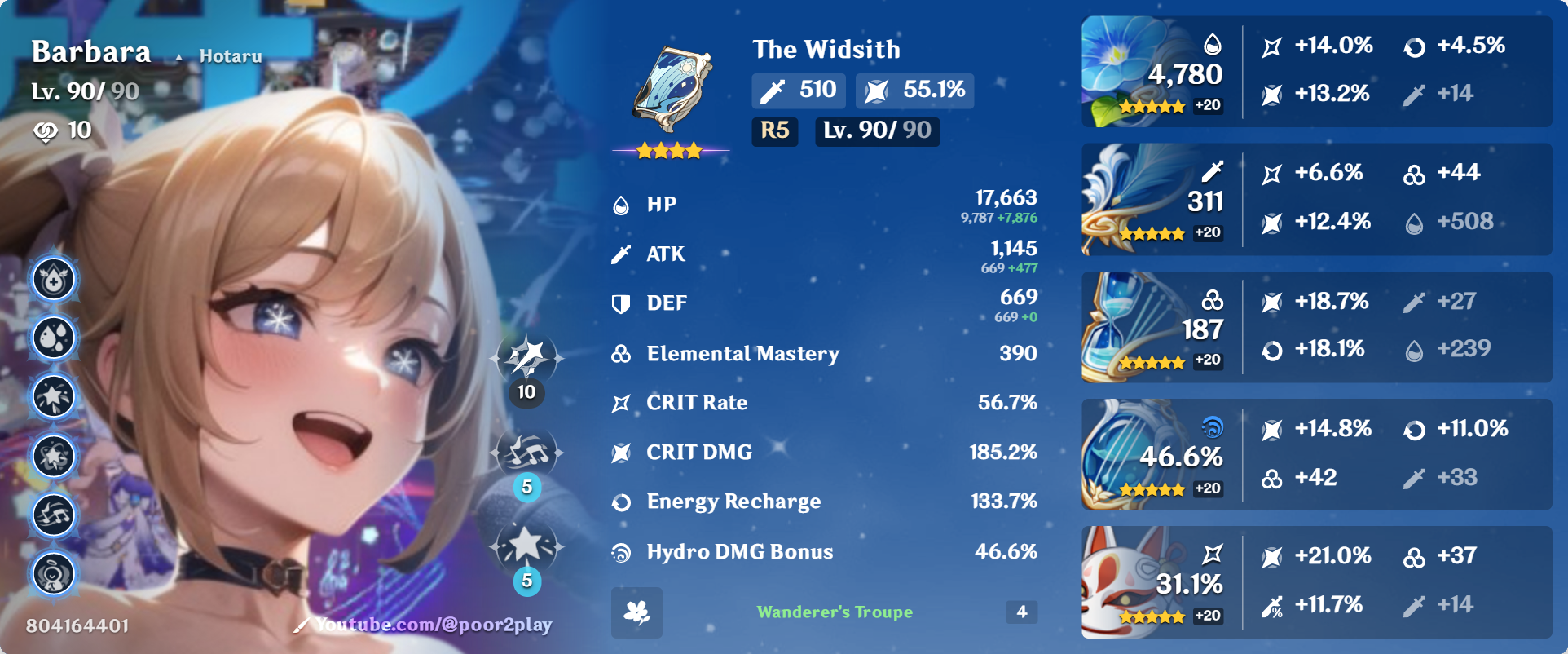Image resolution: width=1568 pixels, height=654 pixels.
Task: Click the friendship level 10 heart icon
Action: click(x=46, y=129)
